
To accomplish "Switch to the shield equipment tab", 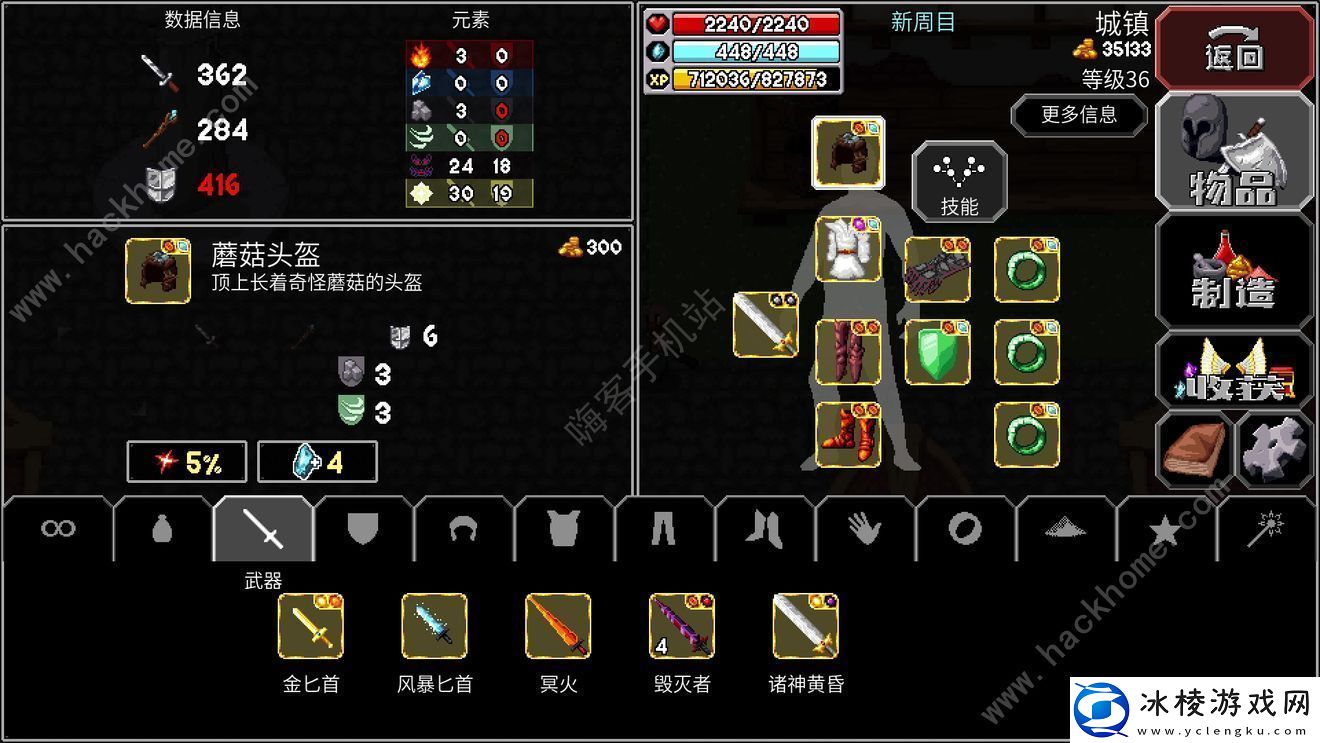I will pyautogui.click(x=364, y=527).
